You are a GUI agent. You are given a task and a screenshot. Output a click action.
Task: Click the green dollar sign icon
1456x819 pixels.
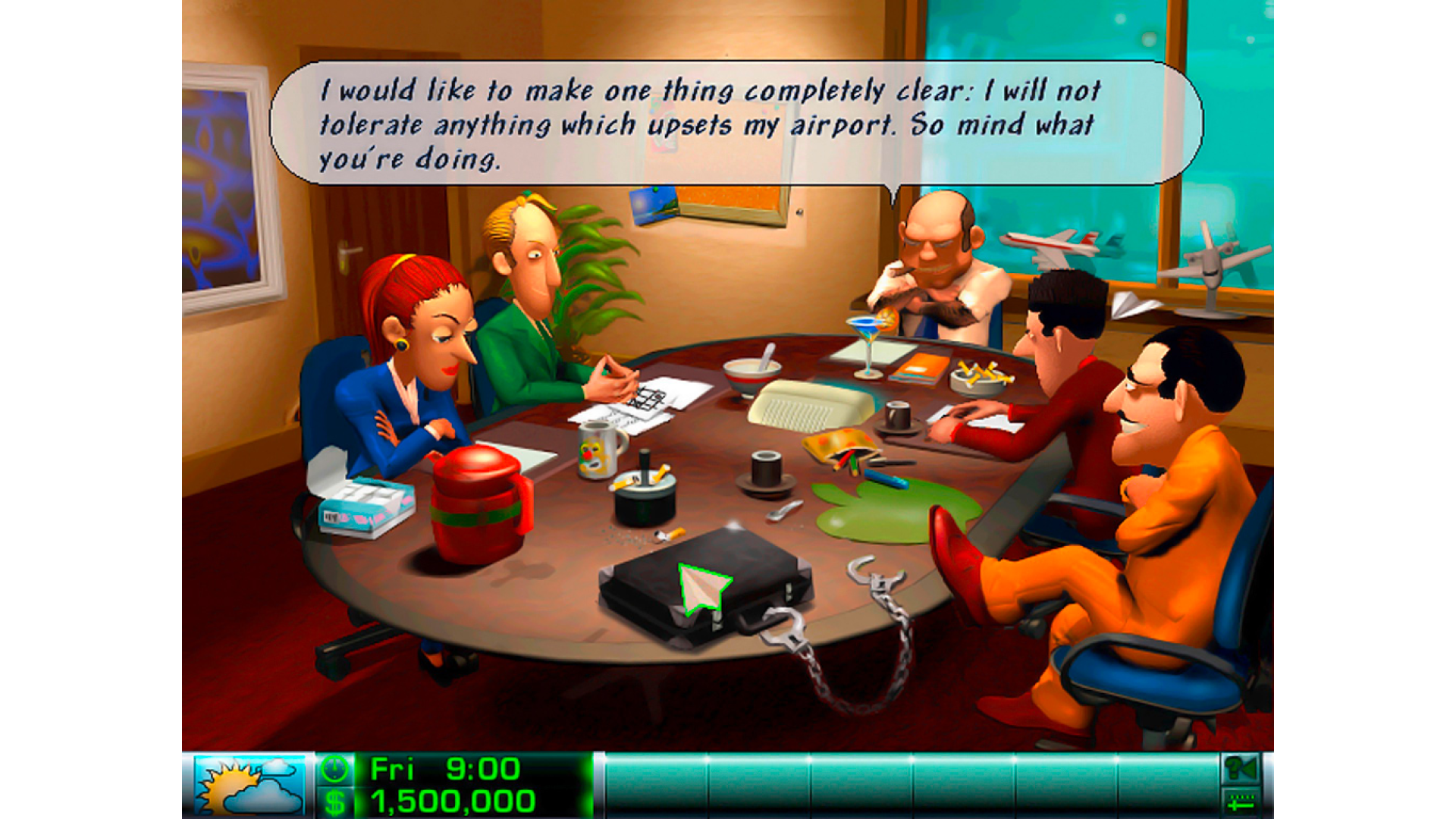click(x=334, y=802)
